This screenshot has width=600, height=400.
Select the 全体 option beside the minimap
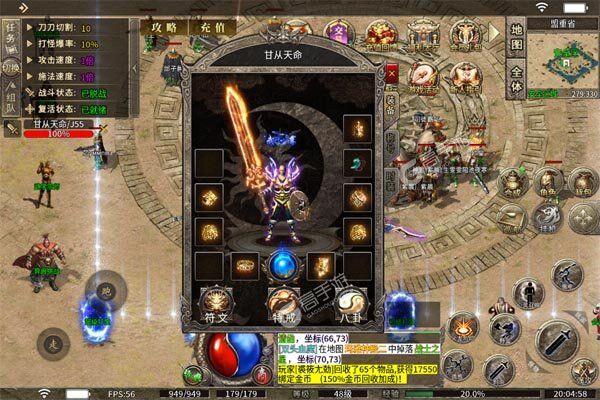point(516,79)
